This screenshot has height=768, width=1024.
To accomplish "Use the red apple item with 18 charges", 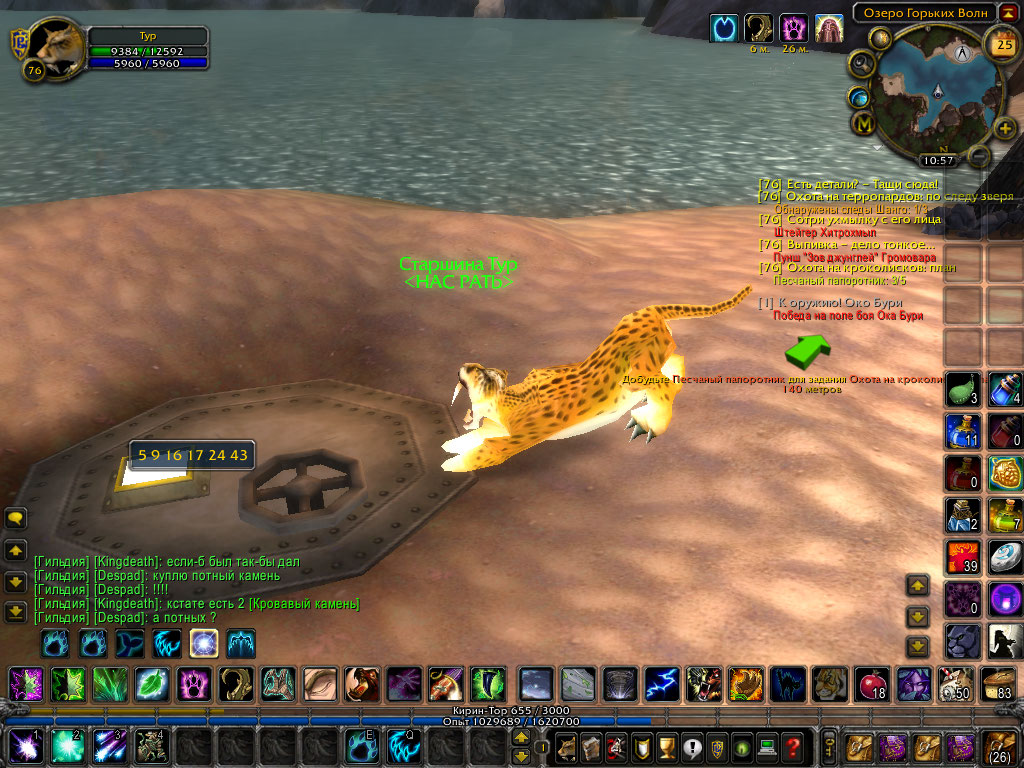I will [871, 684].
